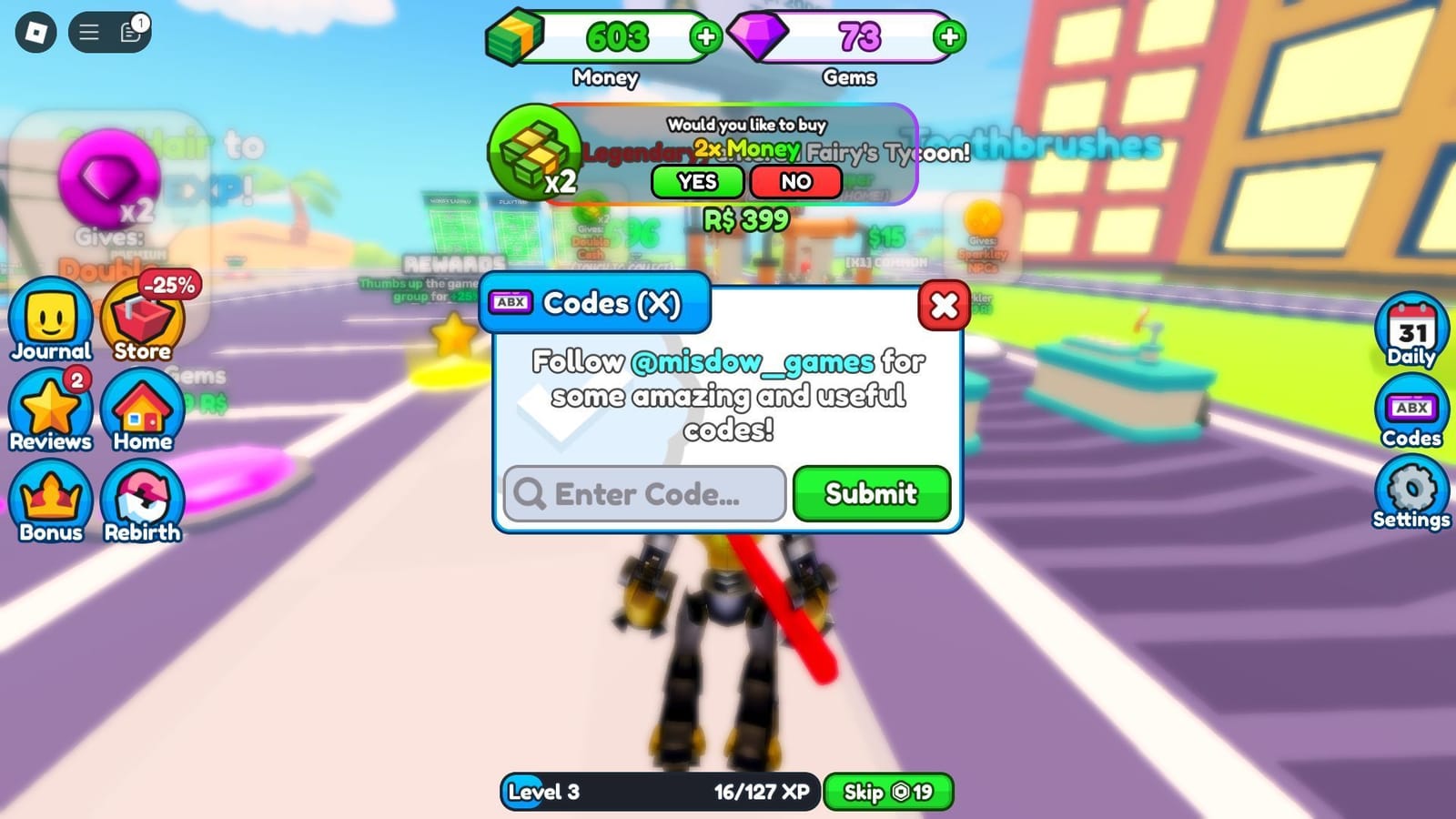The height and width of the screenshot is (819, 1456).
Task: Open the Store with -25% discount
Action: pyautogui.click(x=142, y=318)
